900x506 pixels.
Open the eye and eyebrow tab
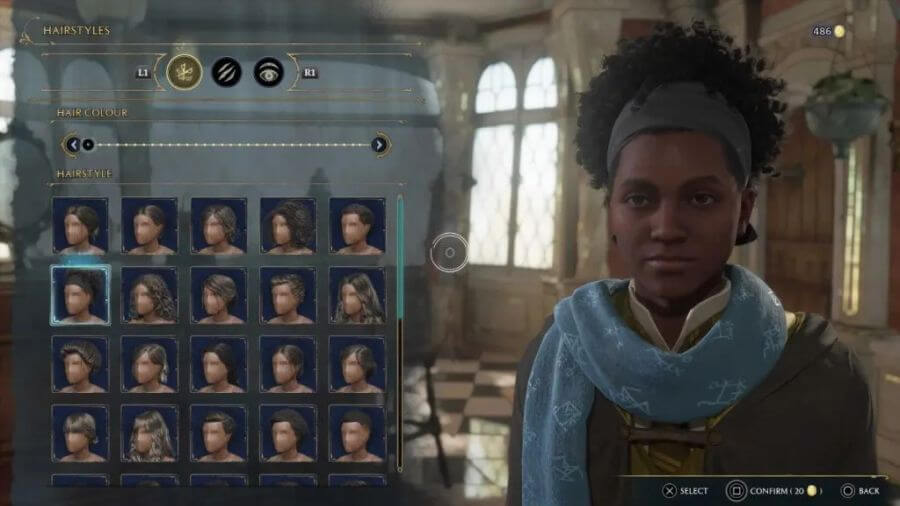[268, 72]
